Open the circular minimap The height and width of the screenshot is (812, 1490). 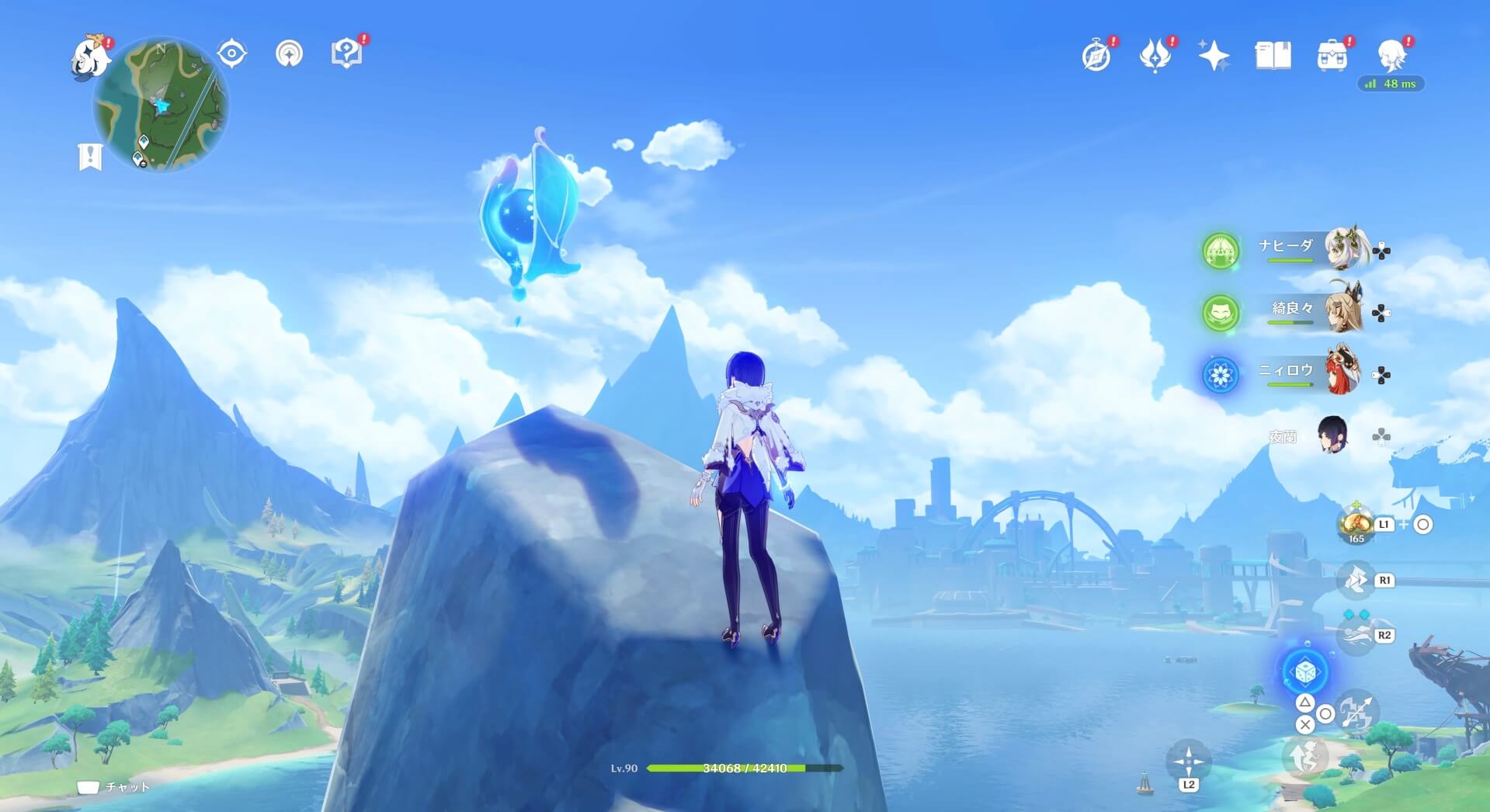[x=162, y=104]
